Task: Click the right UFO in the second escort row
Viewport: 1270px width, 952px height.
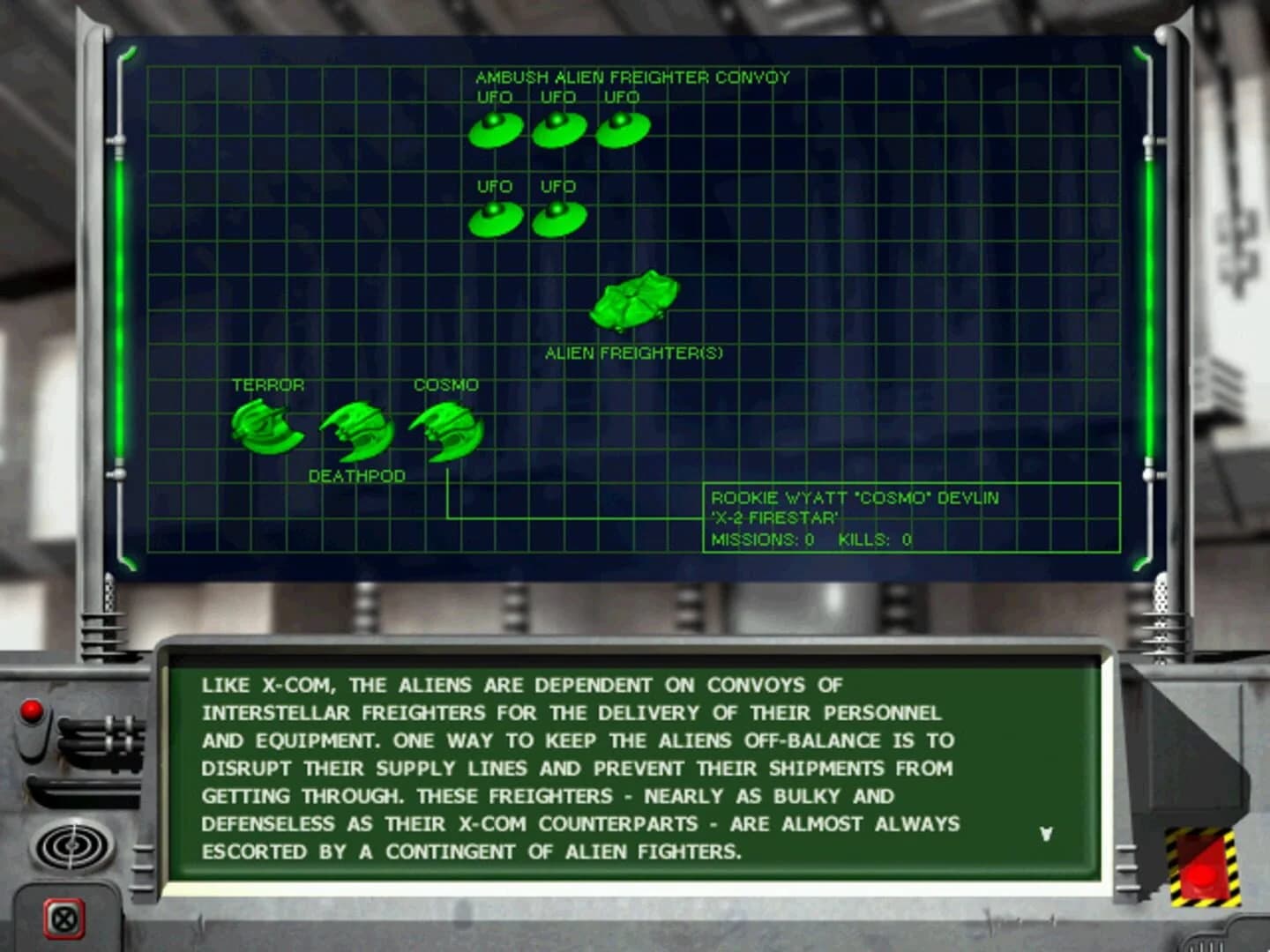Action: [x=559, y=217]
